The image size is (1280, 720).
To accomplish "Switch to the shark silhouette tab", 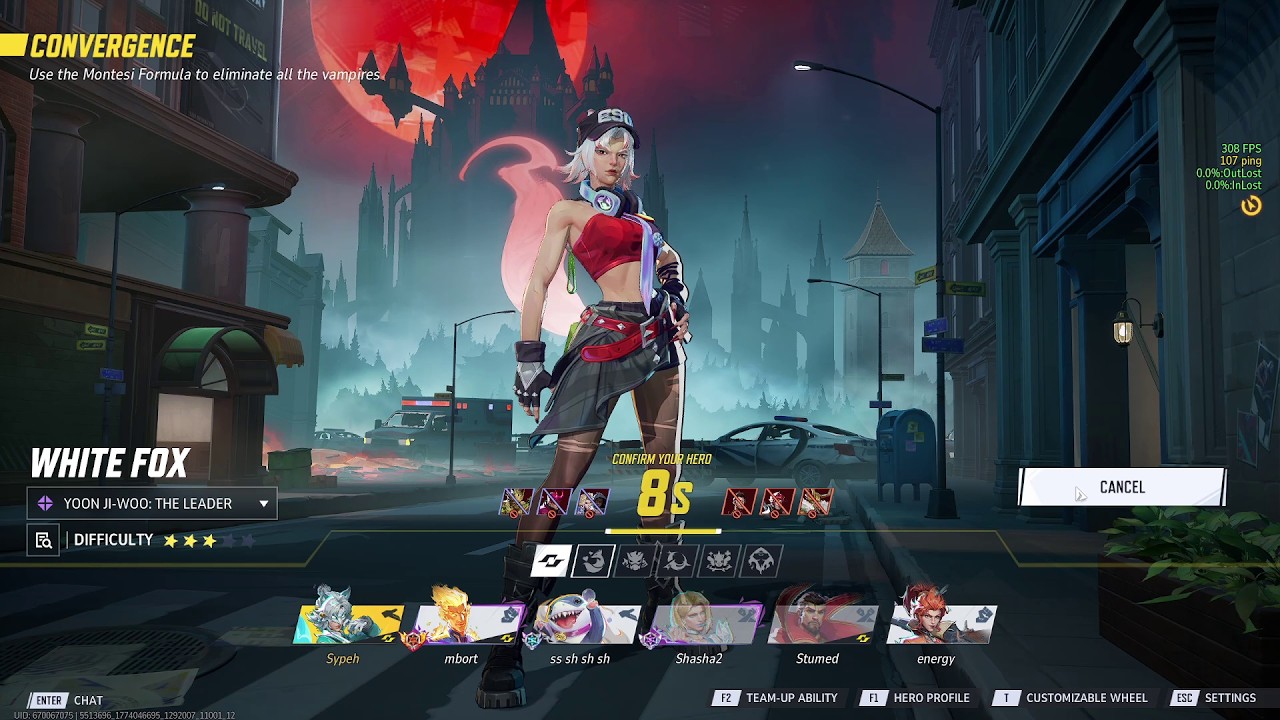I will 592,561.
